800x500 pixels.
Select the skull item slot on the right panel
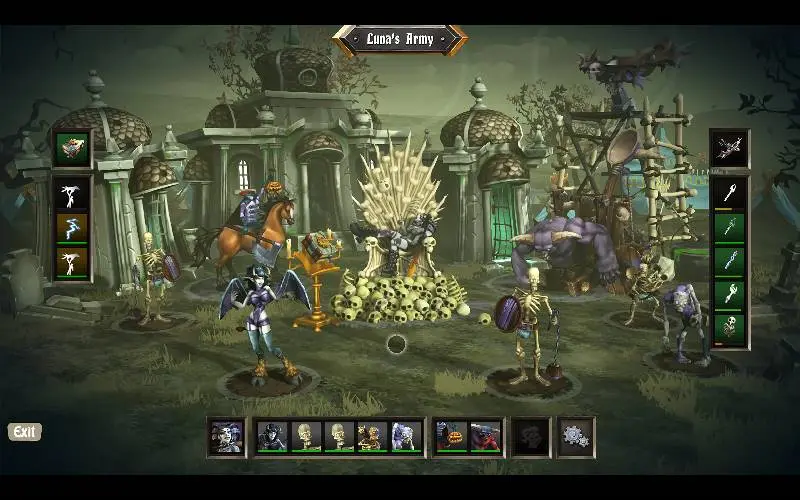728,327
